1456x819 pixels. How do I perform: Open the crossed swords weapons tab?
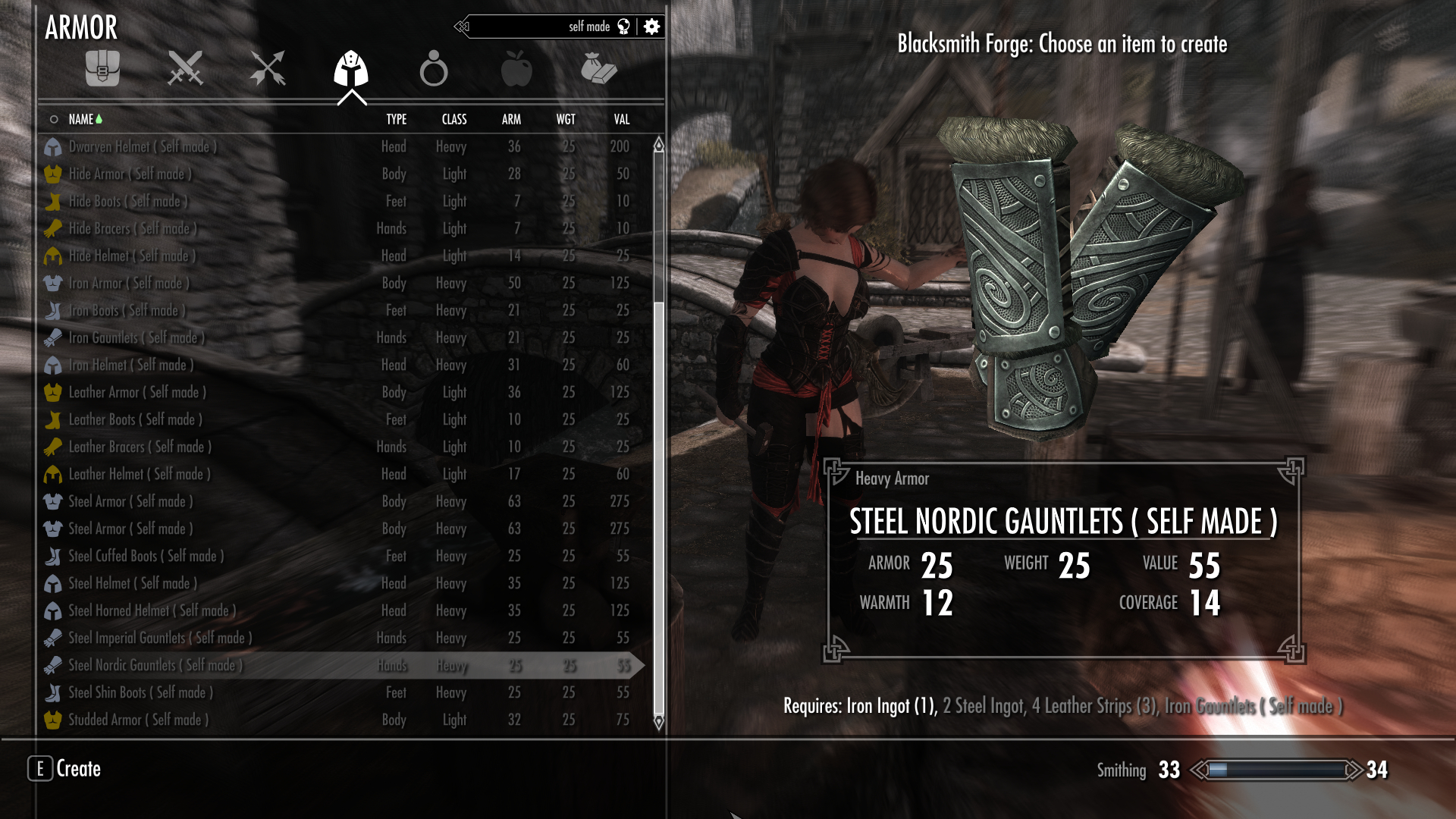coord(185,69)
